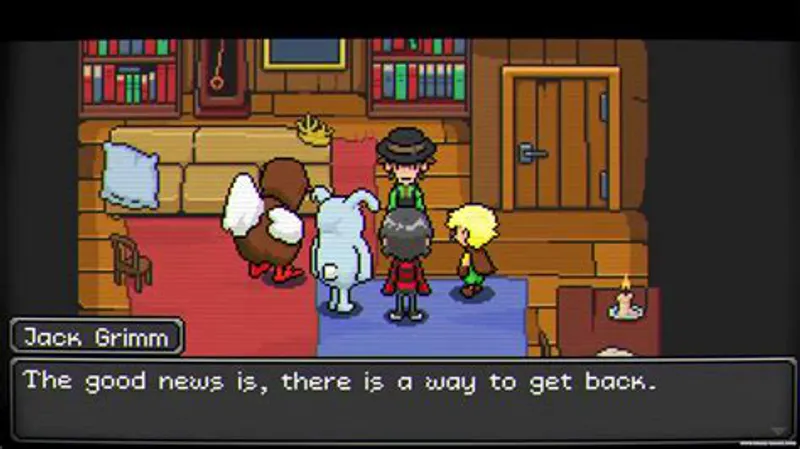This screenshot has height=449, width=800.
Task: Click the dialogue advance arrow
Action: click(777, 431)
